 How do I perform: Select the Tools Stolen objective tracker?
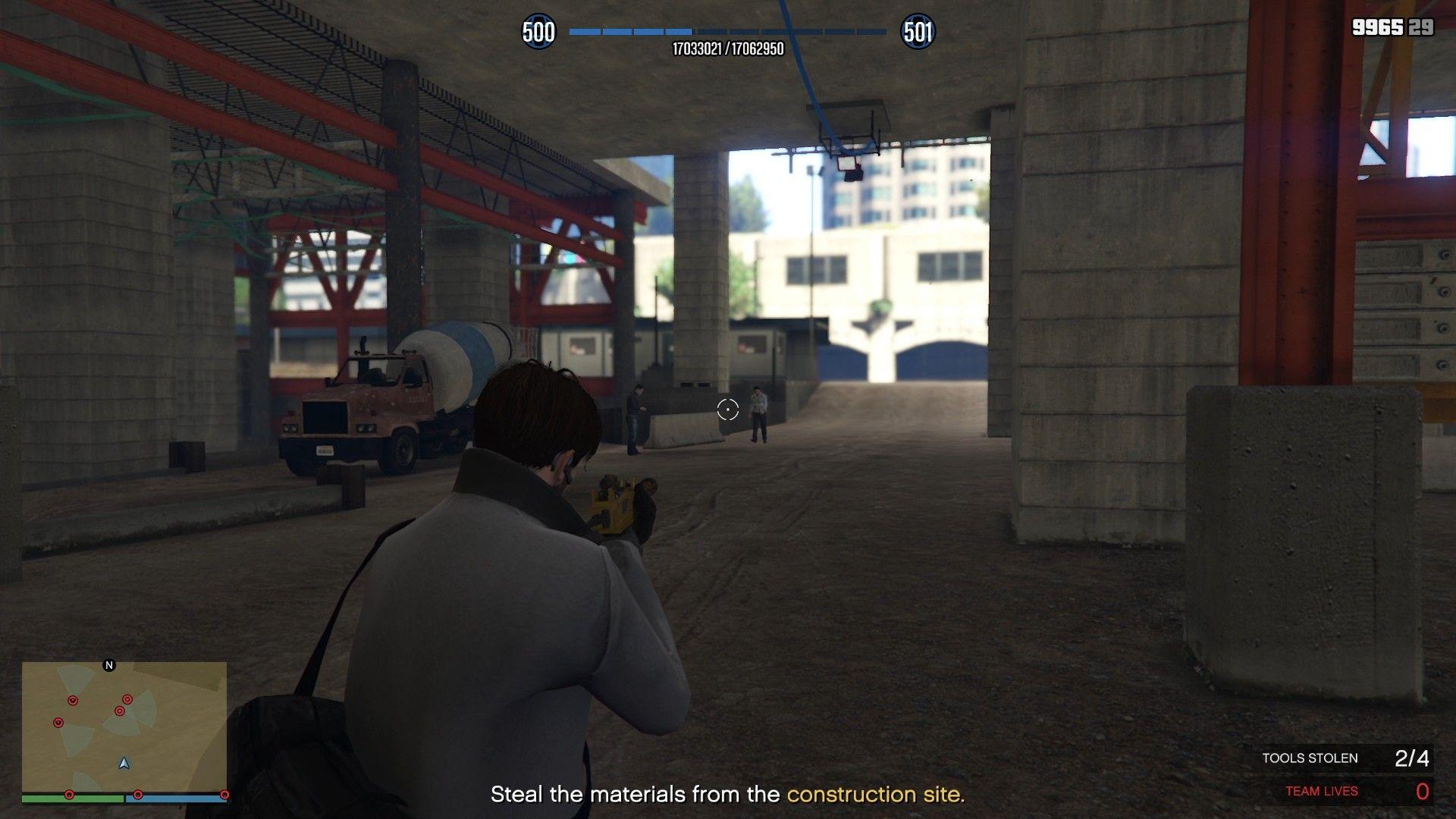tap(1345, 758)
